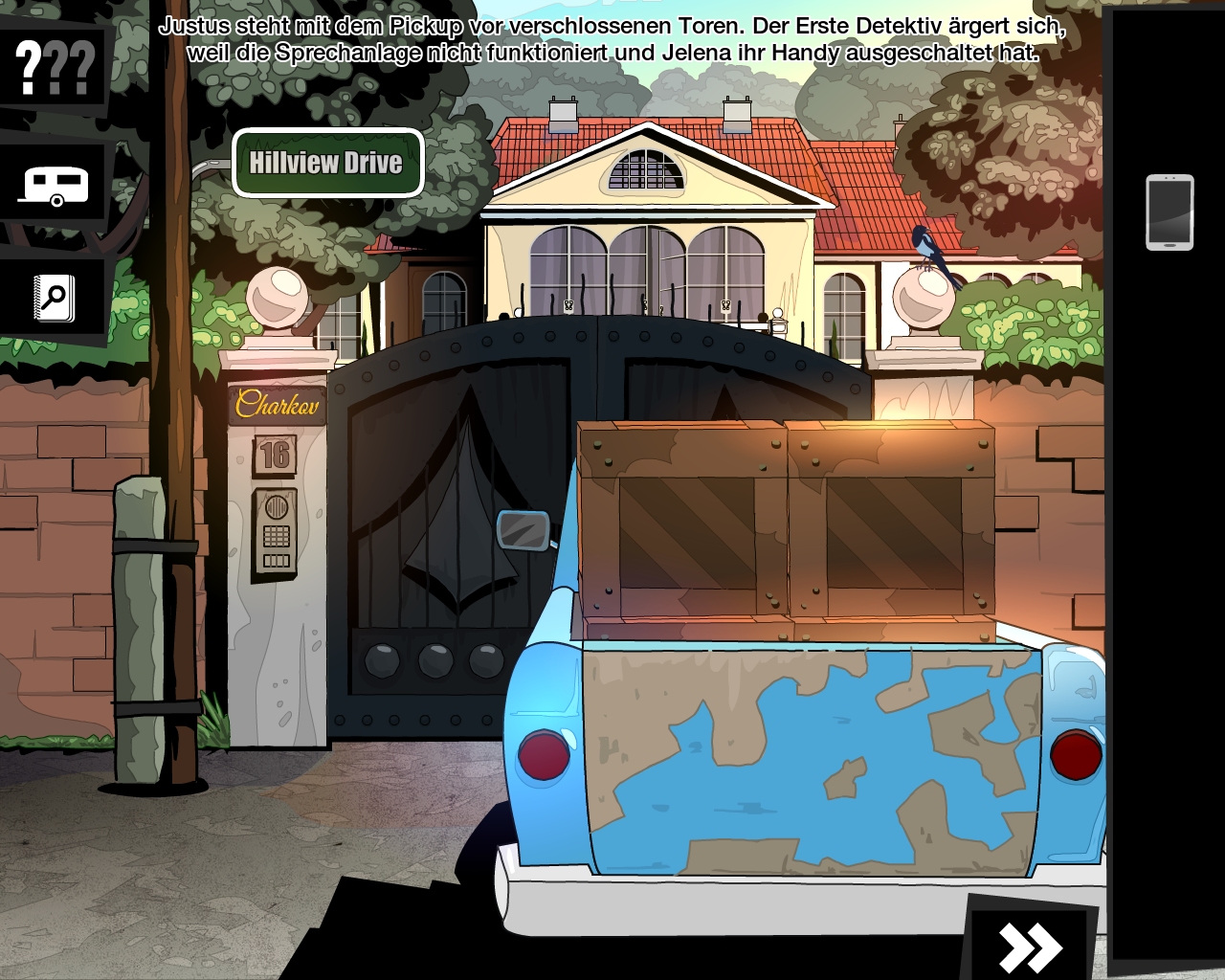
Task: Open the notebook with magnifying glass
Action: tap(55, 299)
